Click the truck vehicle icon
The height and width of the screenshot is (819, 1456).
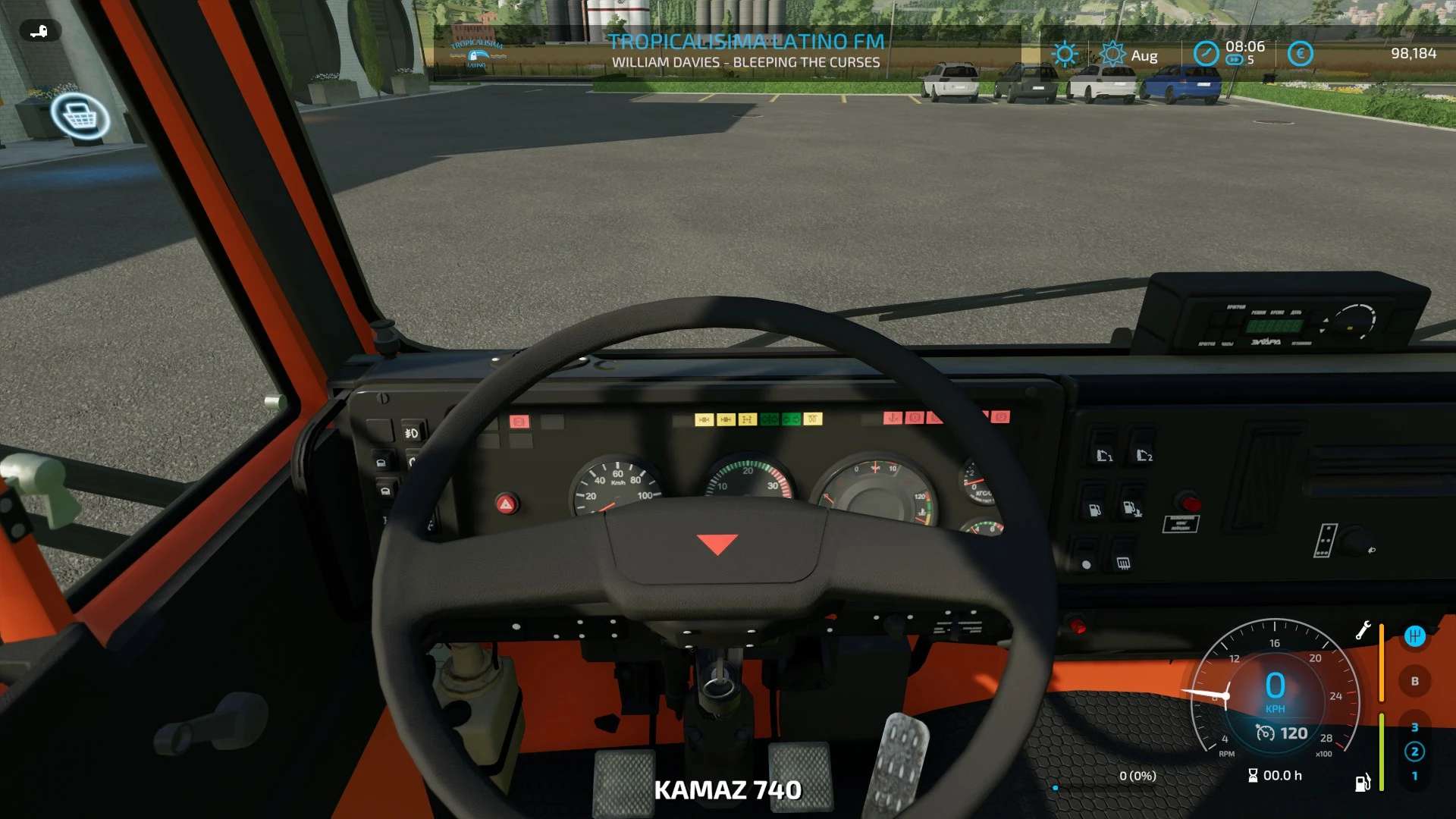tap(39, 31)
